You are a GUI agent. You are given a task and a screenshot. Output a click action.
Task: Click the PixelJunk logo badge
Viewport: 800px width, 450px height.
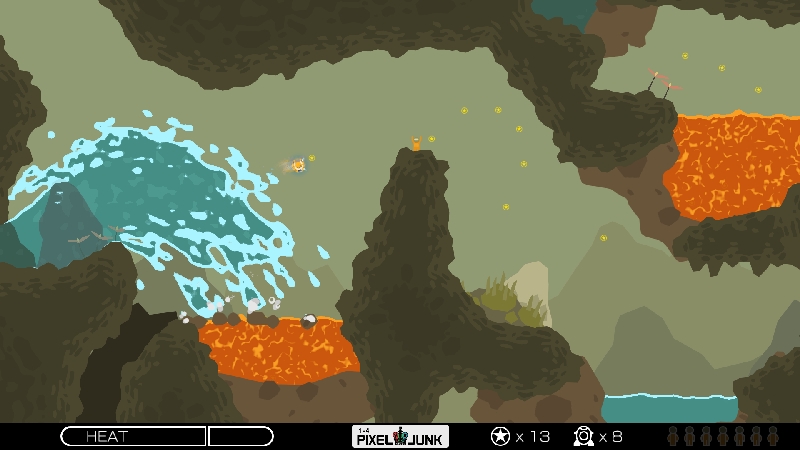tap(401, 436)
